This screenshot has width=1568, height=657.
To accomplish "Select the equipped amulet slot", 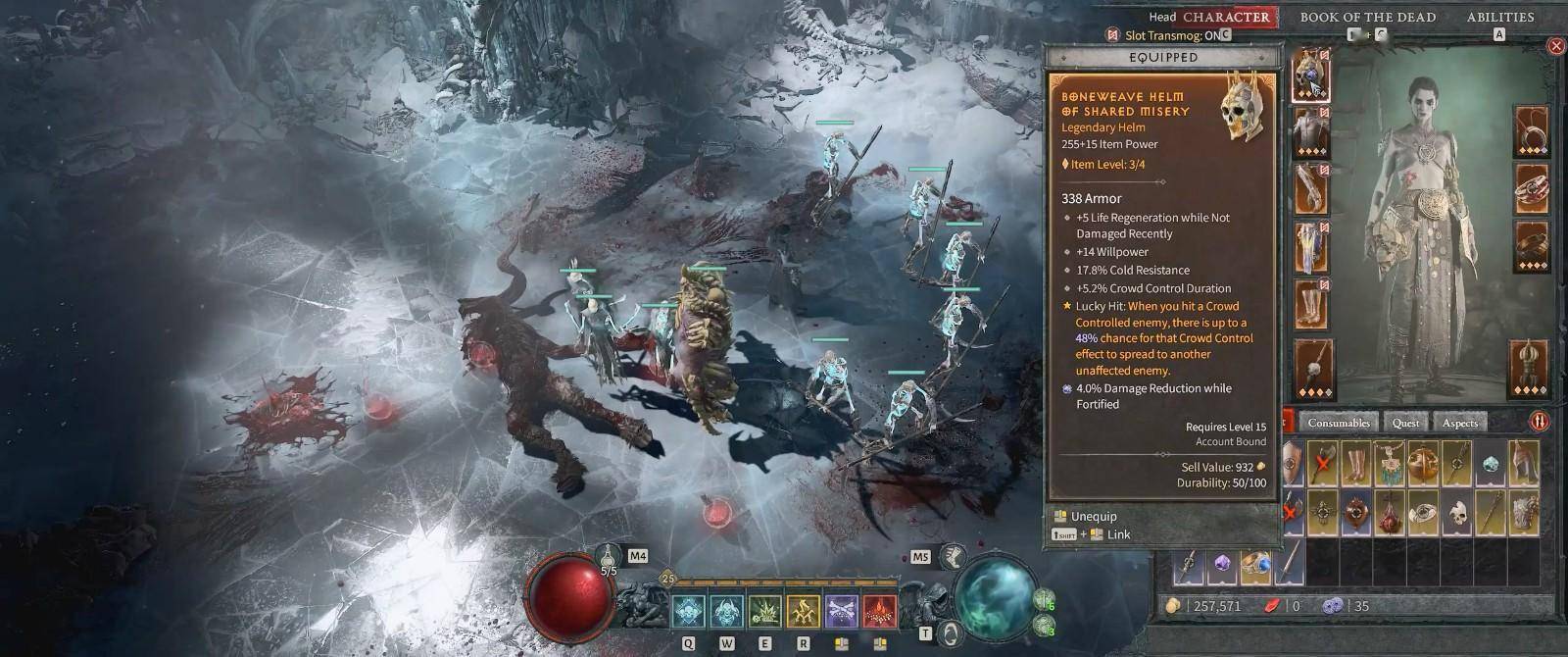I will click(x=1531, y=130).
